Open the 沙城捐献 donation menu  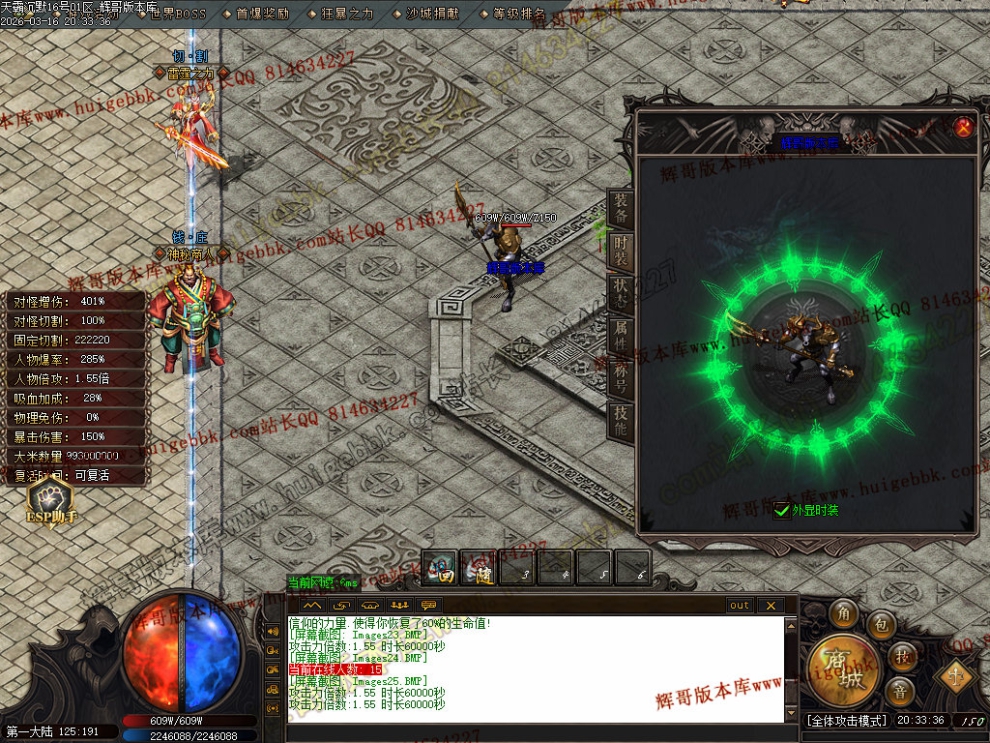(432, 14)
